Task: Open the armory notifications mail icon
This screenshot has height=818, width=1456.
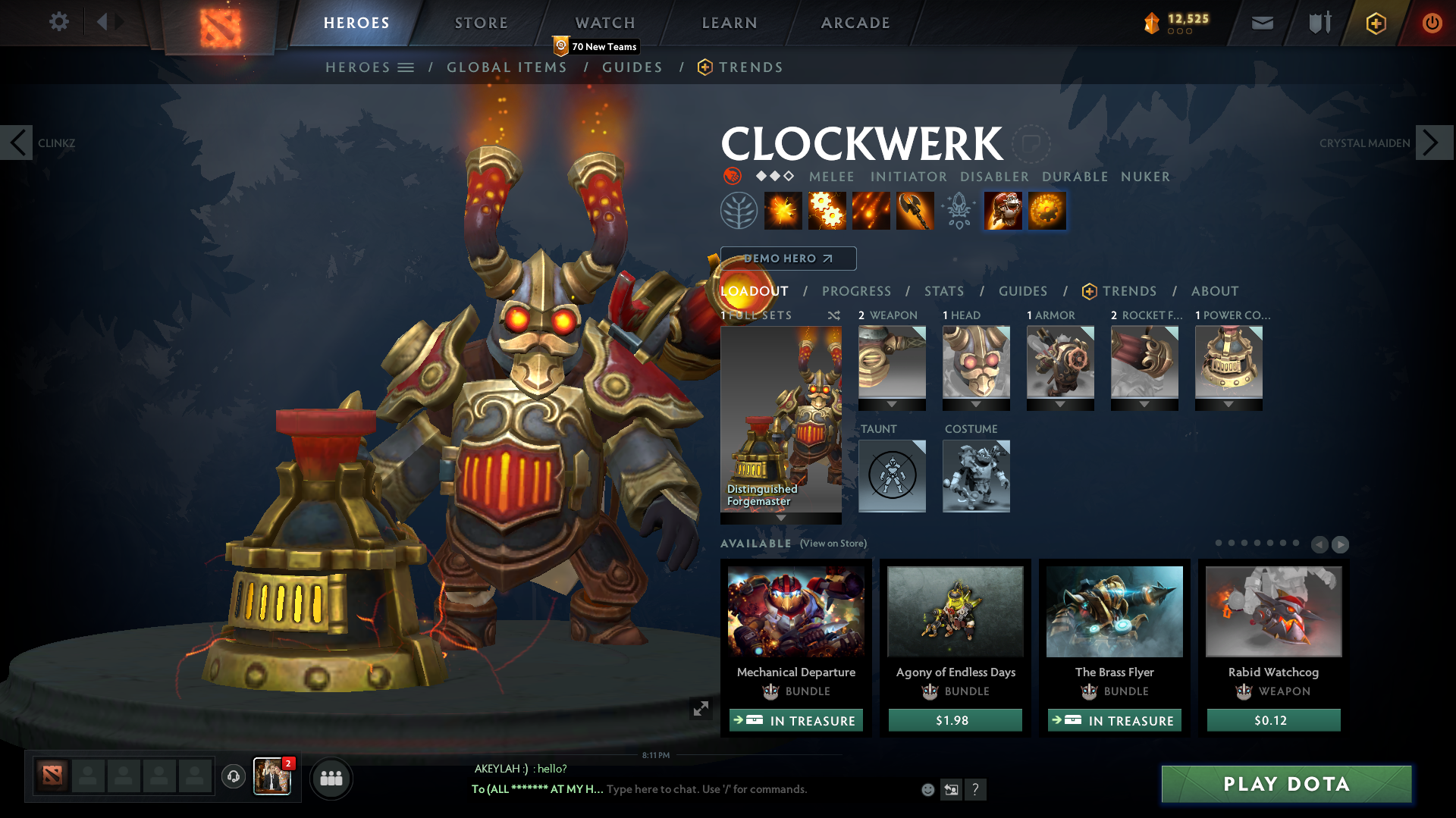Action: point(1261,23)
